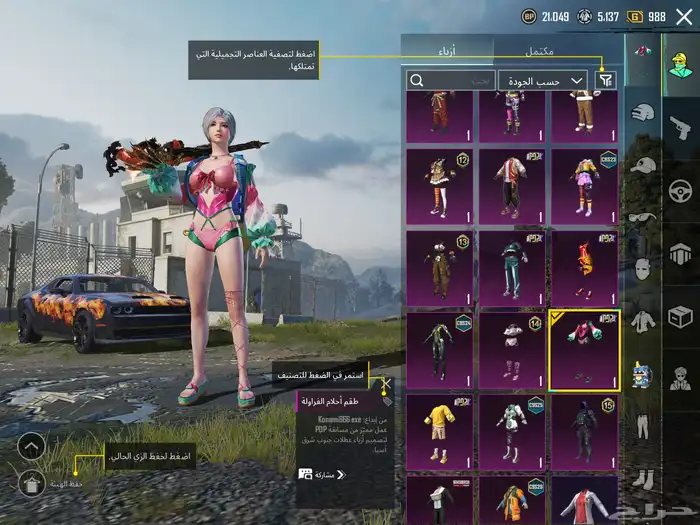Viewport: 700px width, 525px height.
Task: Open the crate box category
Action: pyautogui.click(x=681, y=317)
